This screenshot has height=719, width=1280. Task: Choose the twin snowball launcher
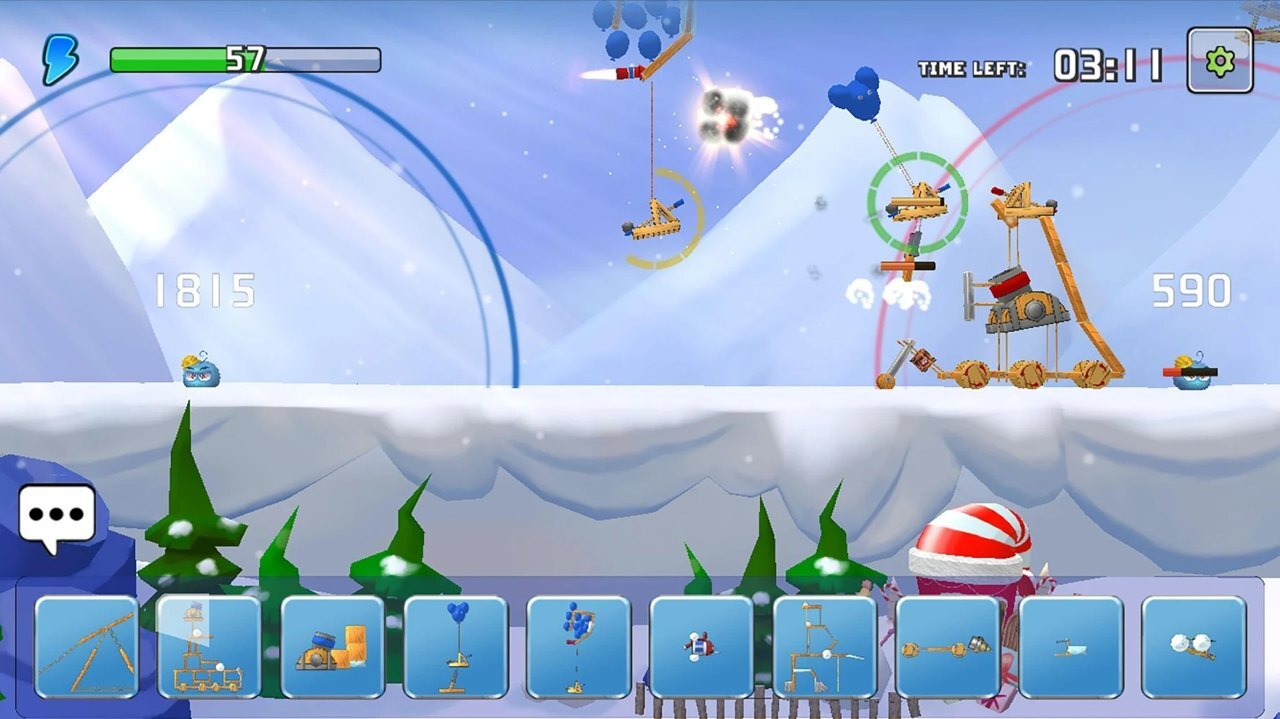click(x=1193, y=647)
